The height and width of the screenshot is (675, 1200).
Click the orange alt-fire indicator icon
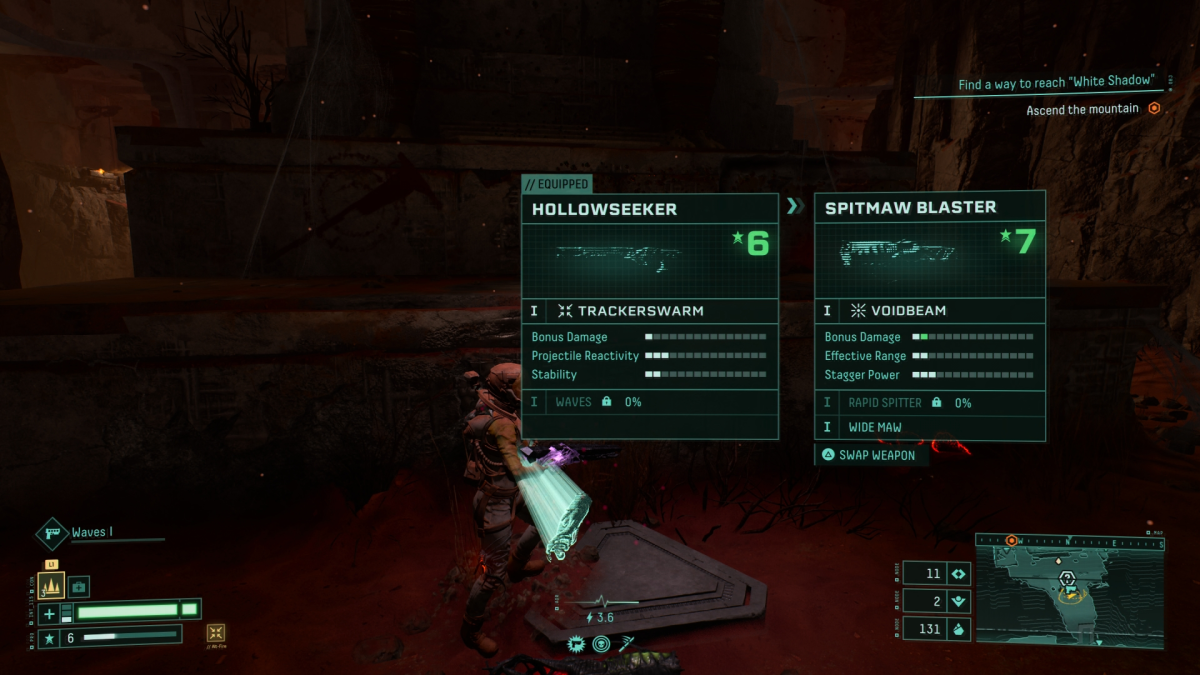pos(216,633)
